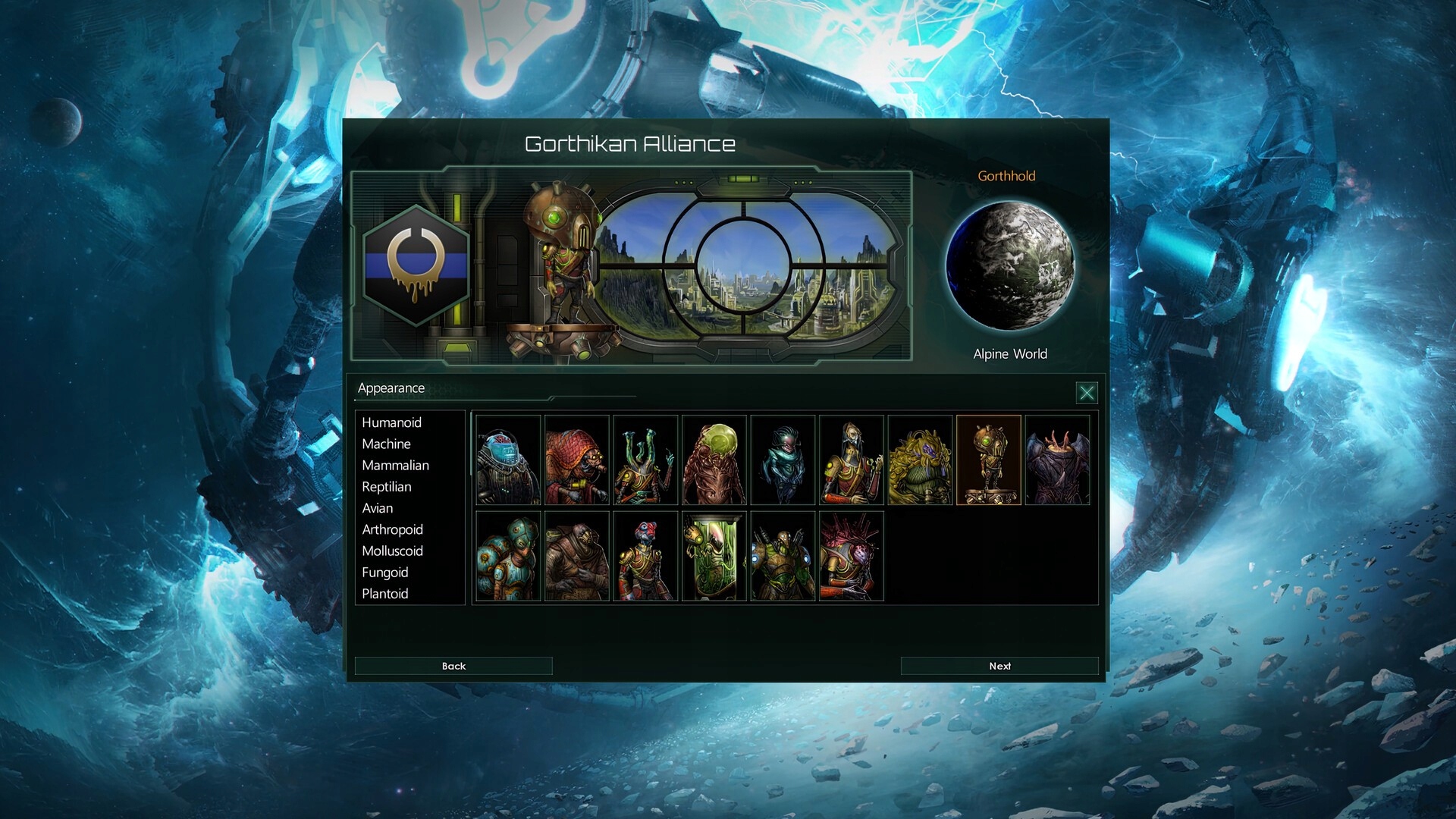Click the Appearance tab label
The width and height of the screenshot is (1456, 819).
(391, 388)
